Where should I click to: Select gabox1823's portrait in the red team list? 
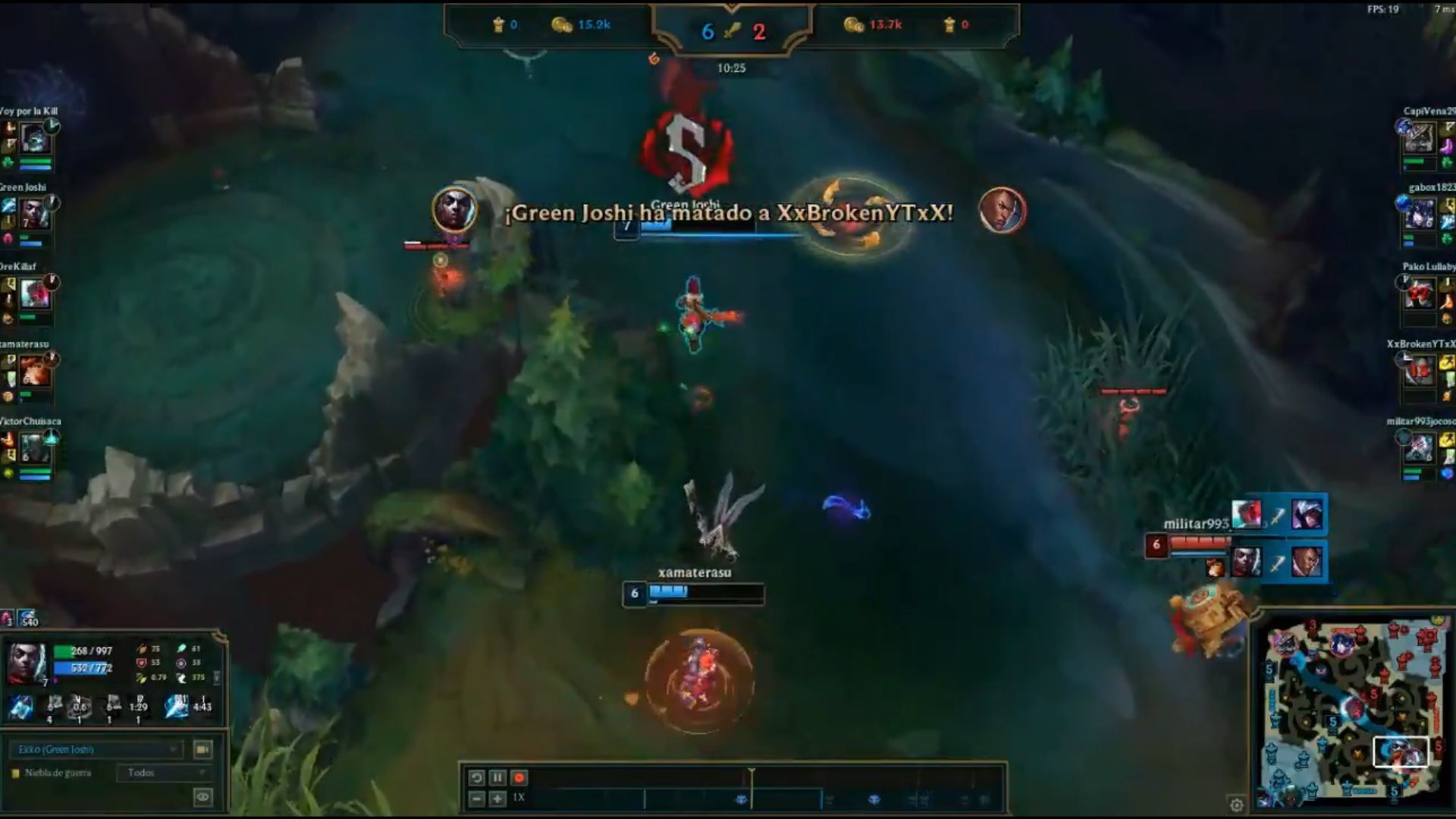[1420, 215]
